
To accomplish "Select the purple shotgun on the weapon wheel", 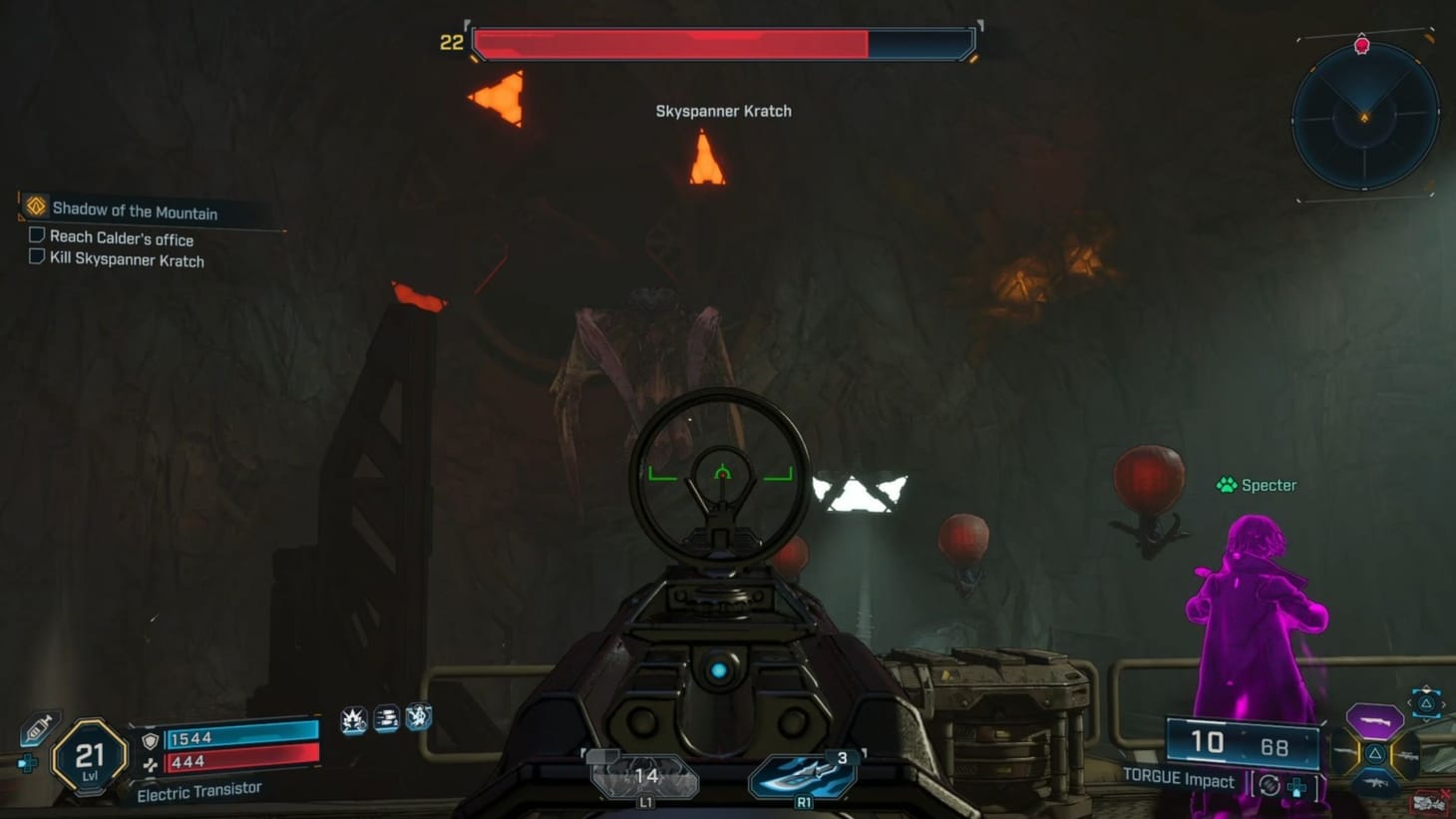I will coord(1374,721).
